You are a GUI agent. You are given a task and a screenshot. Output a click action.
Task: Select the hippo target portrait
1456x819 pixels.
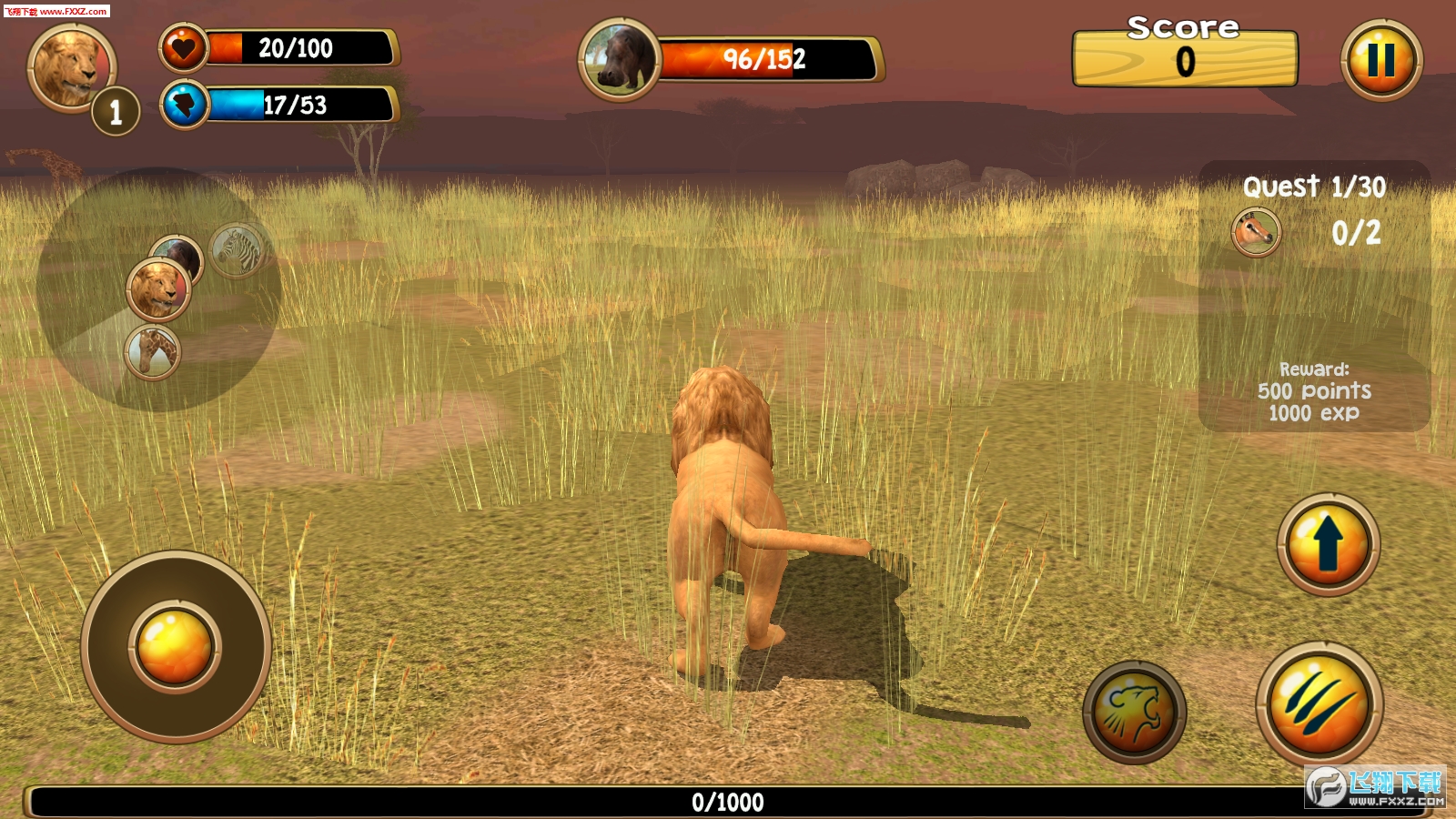pyautogui.click(x=620, y=60)
